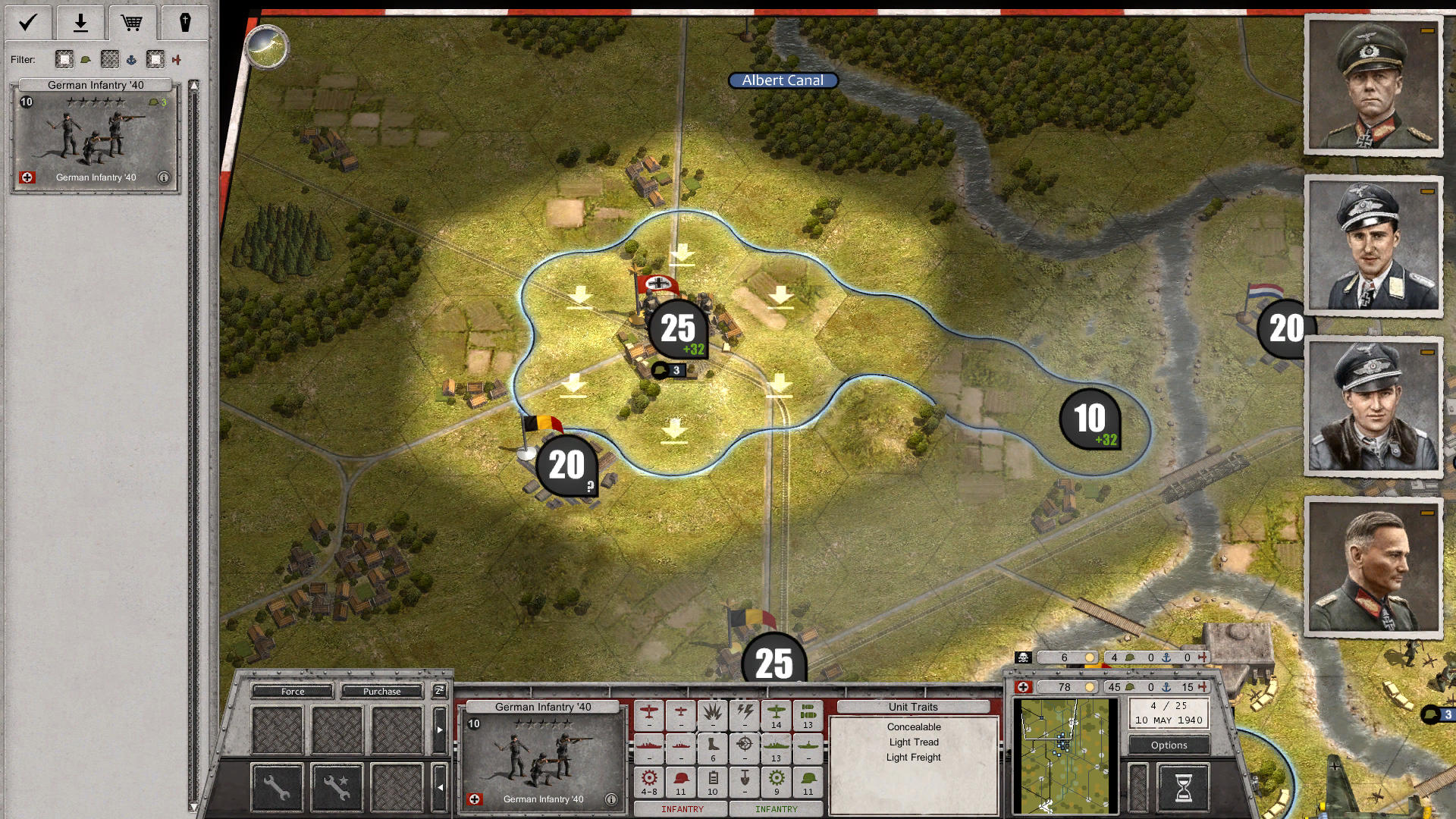This screenshot has height=819, width=1456.
Task: Click the German cross faction icon
Action: pos(1023,686)
